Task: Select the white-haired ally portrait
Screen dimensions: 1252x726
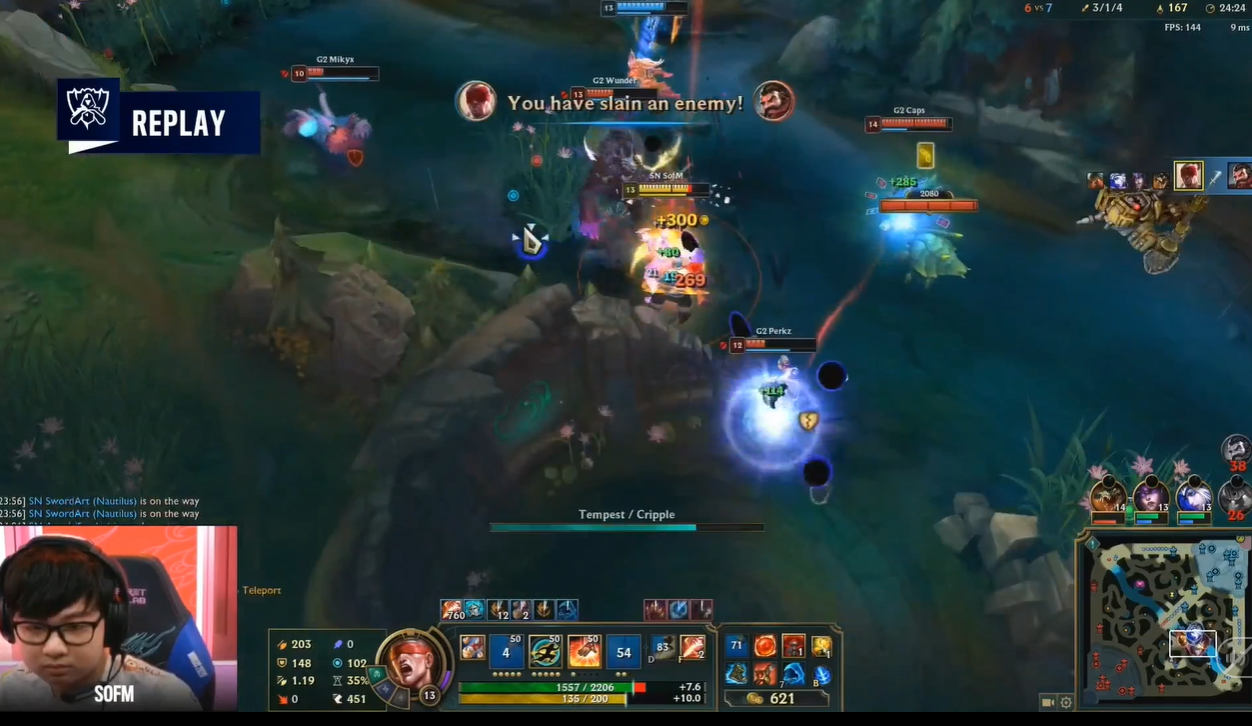Action: [x=1192, y=497]
